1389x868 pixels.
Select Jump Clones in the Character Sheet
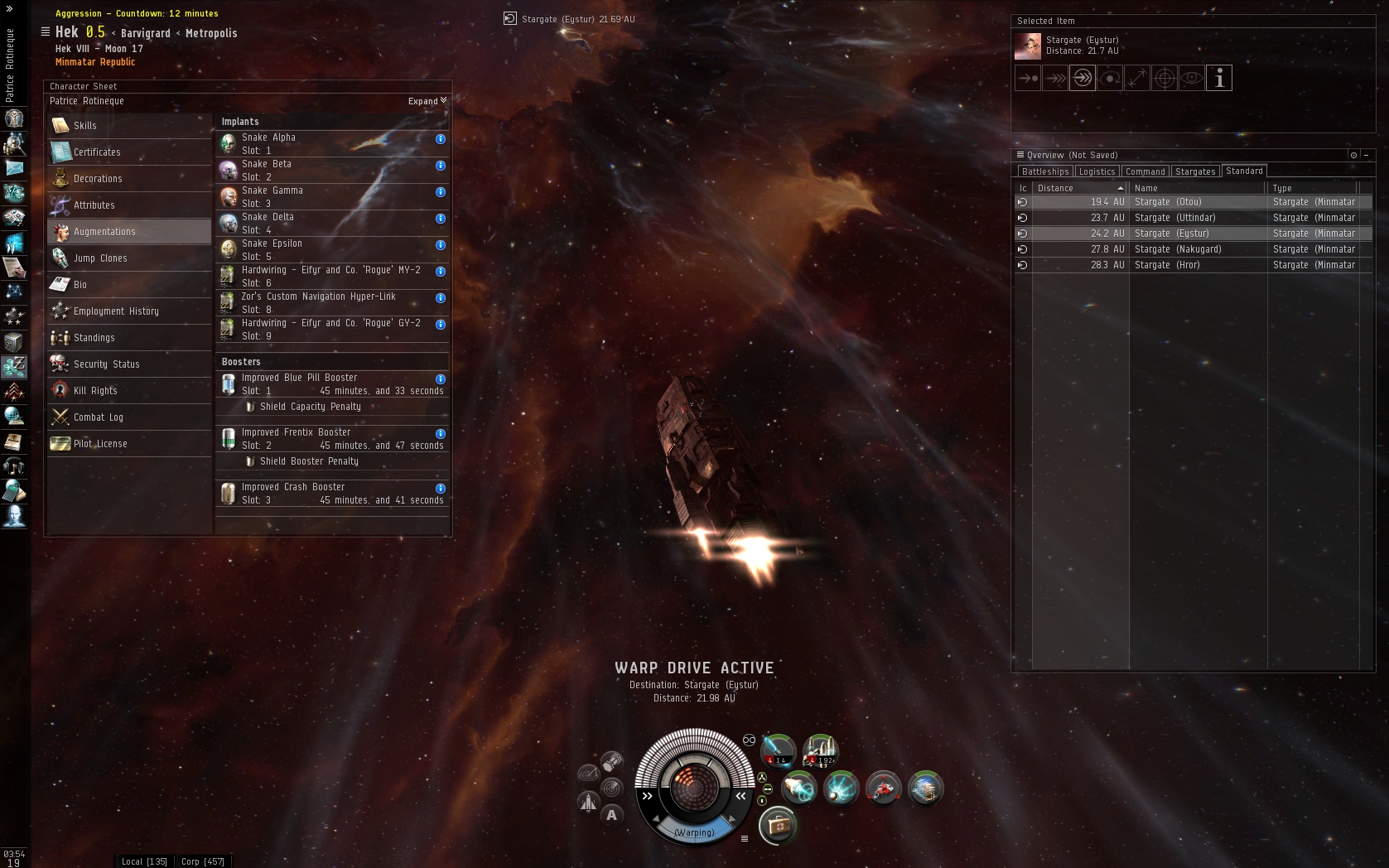point(103,258)
